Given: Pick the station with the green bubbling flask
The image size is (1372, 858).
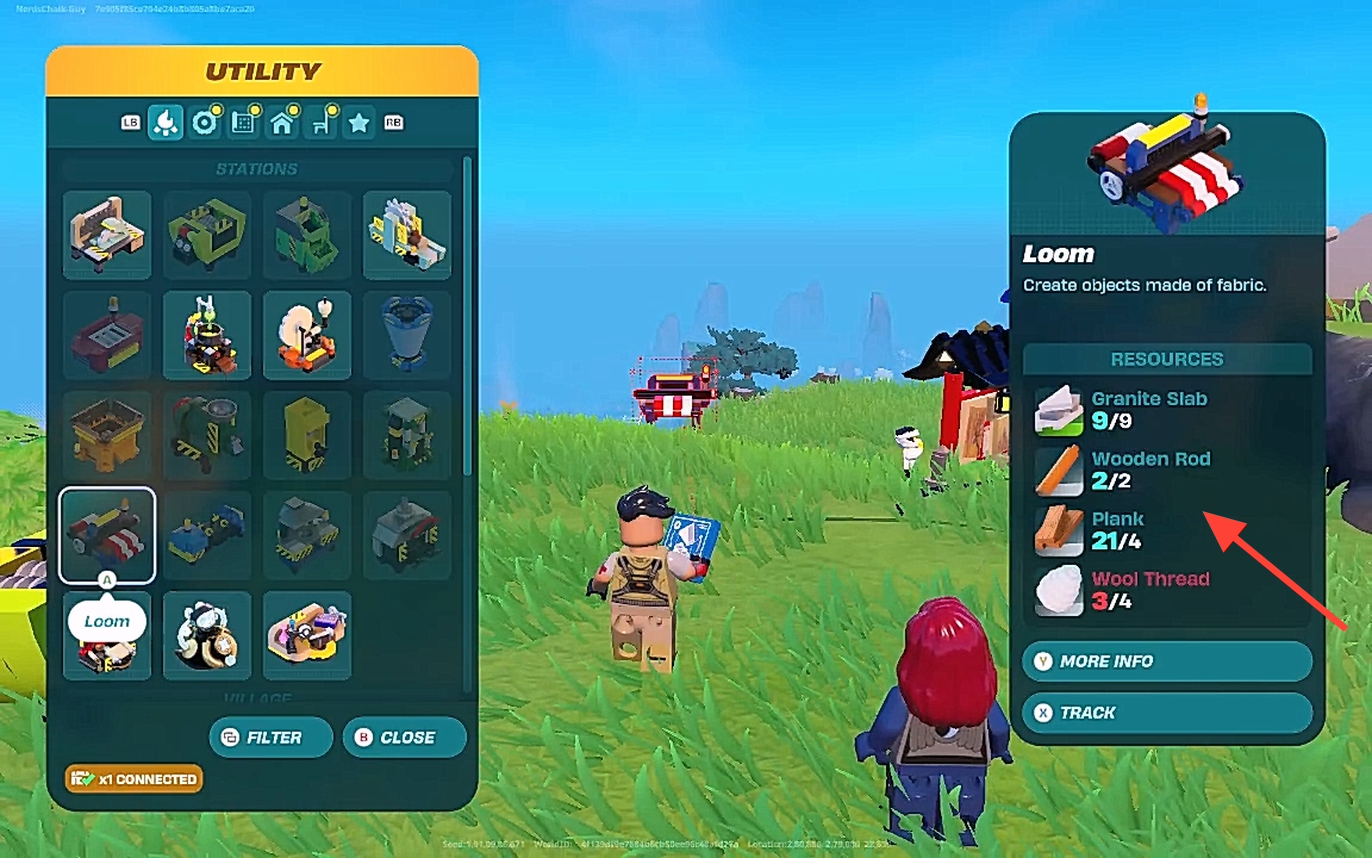Looking at the screenshot, I should tap(207, 335).
